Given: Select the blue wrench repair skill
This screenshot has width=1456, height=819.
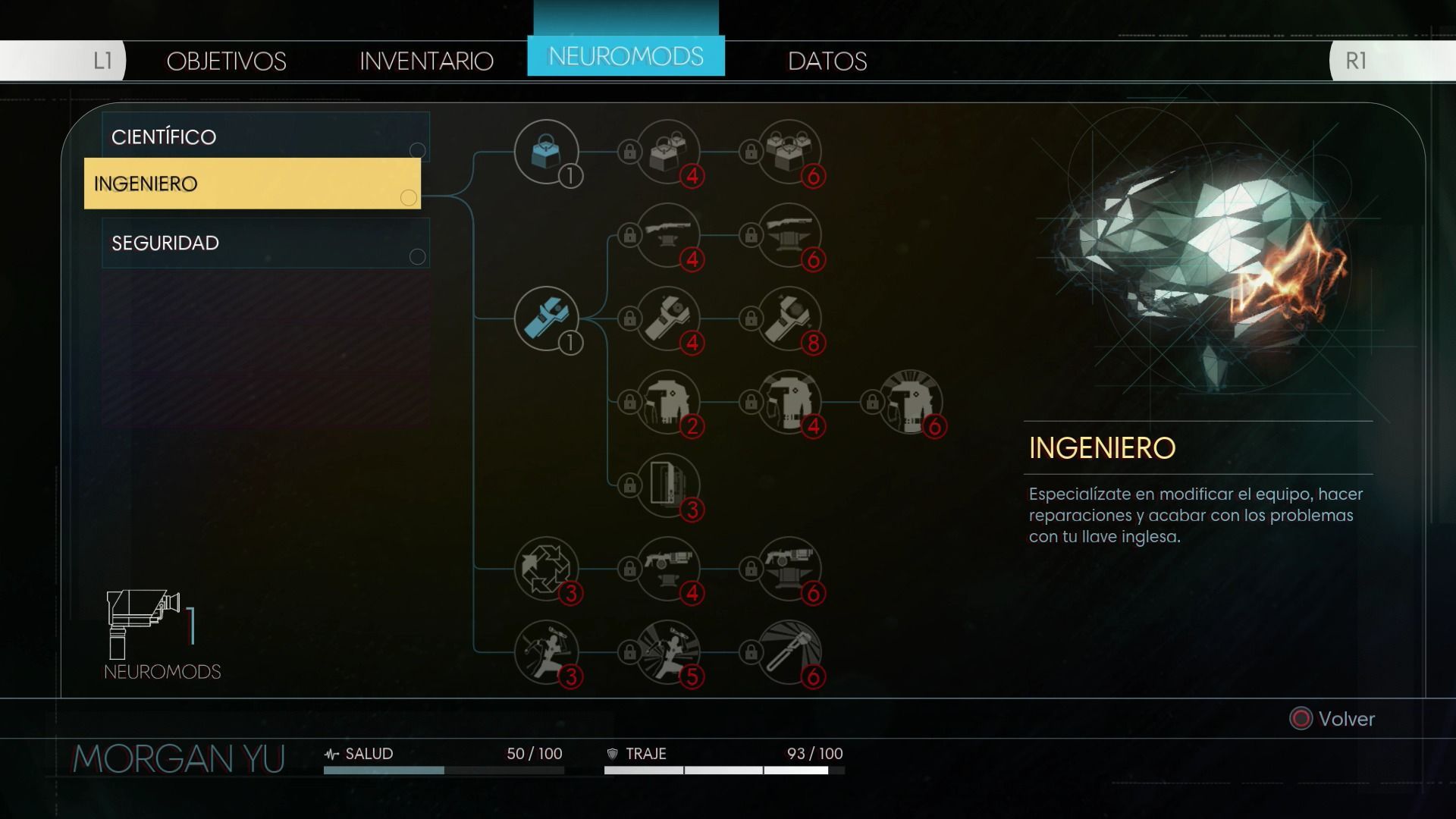Looking at the screenshot, I should (x=546, y=318).
